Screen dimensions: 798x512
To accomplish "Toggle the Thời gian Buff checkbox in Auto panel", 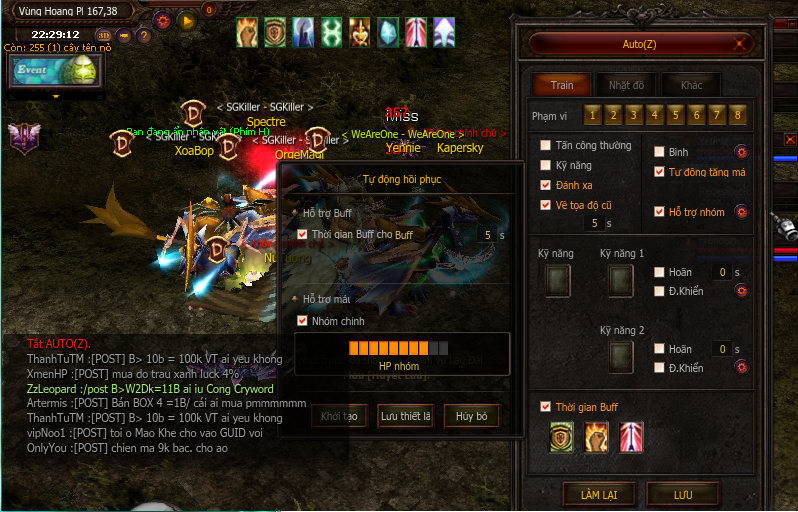I will [545, 407].
